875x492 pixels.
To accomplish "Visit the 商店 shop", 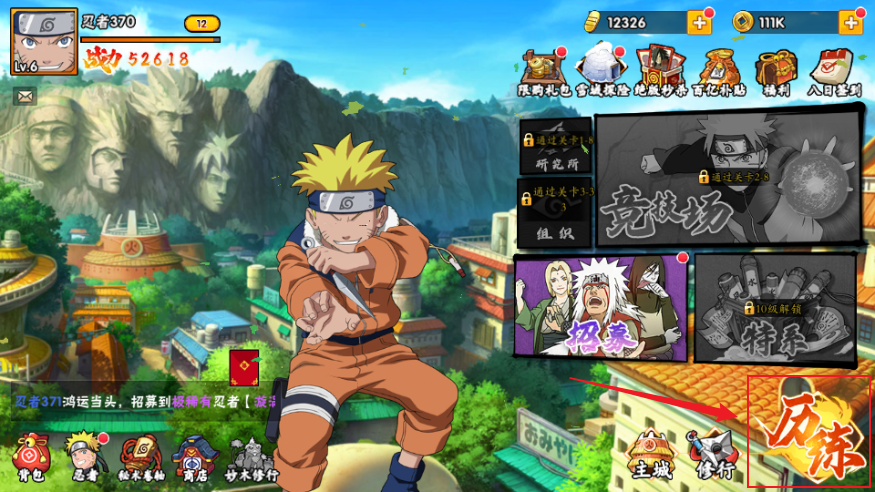I will (x=195, y=458).
